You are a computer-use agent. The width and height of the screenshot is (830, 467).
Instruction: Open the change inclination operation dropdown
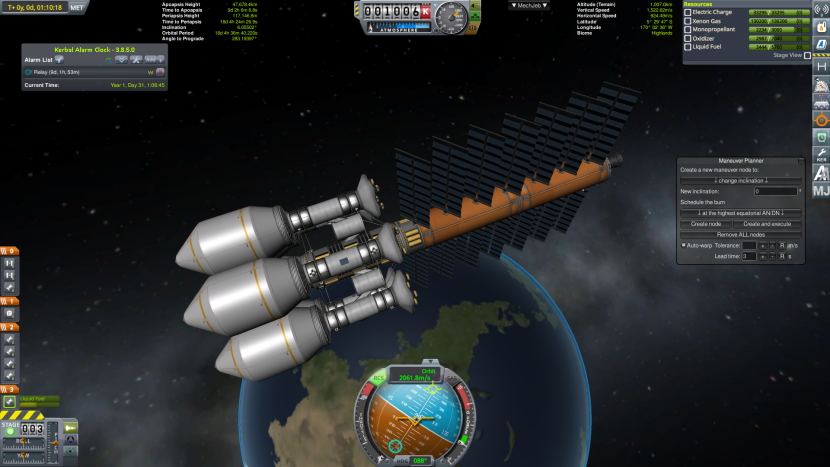(741, 180)
